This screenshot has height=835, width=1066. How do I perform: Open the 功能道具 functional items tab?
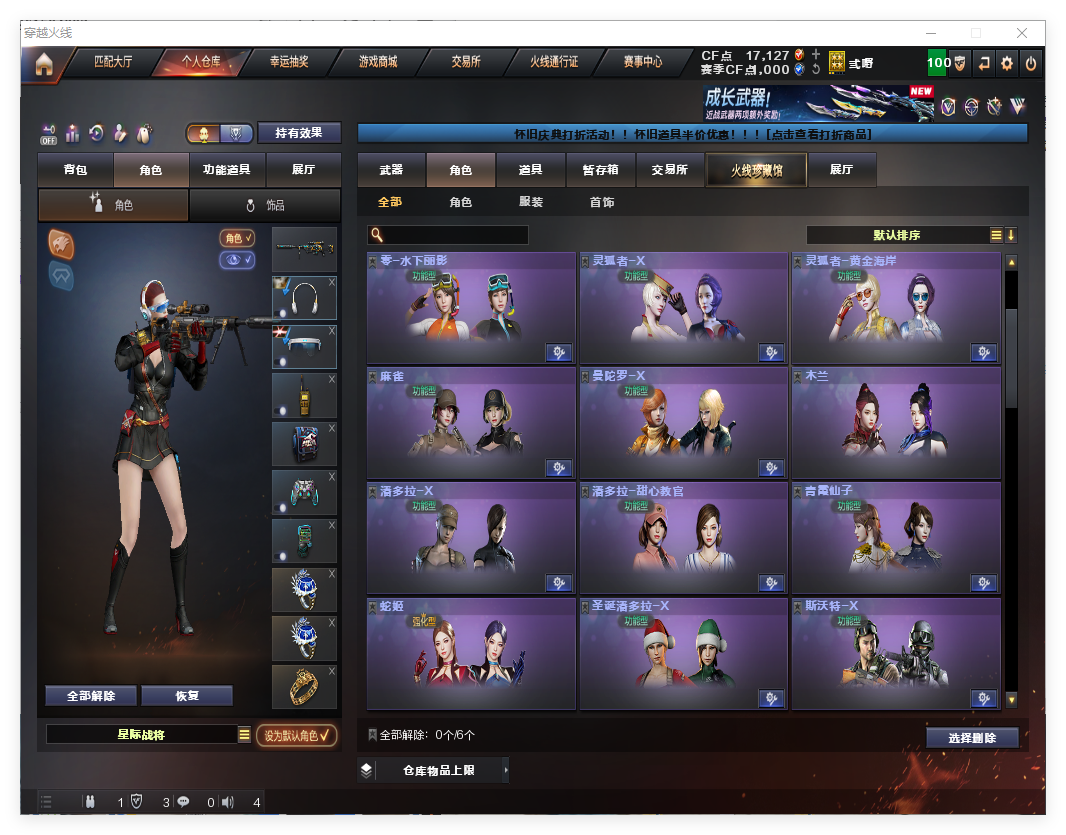[226, 170]
